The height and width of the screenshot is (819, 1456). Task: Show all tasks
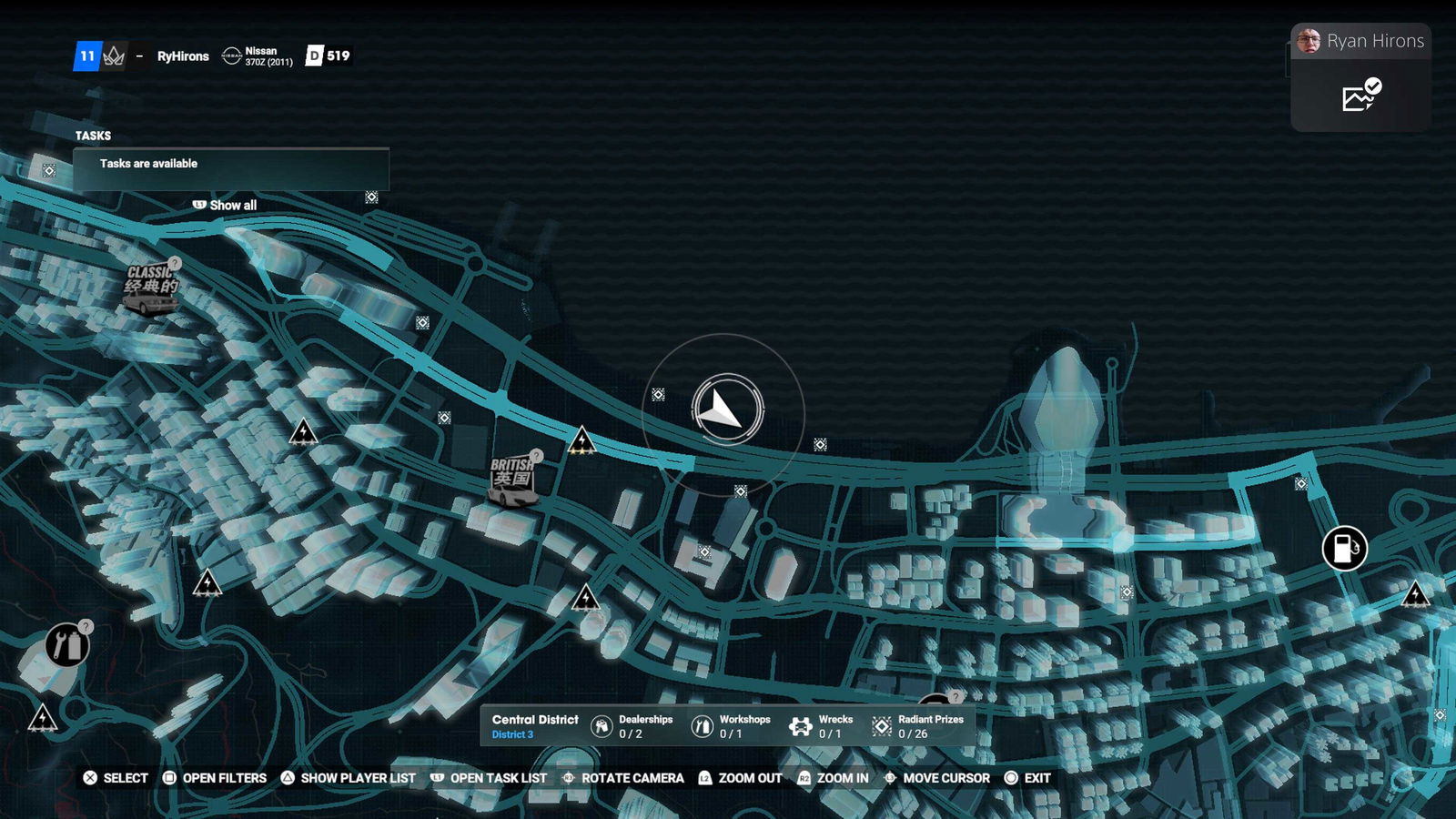pyautogui.click(x=225, y=206)
